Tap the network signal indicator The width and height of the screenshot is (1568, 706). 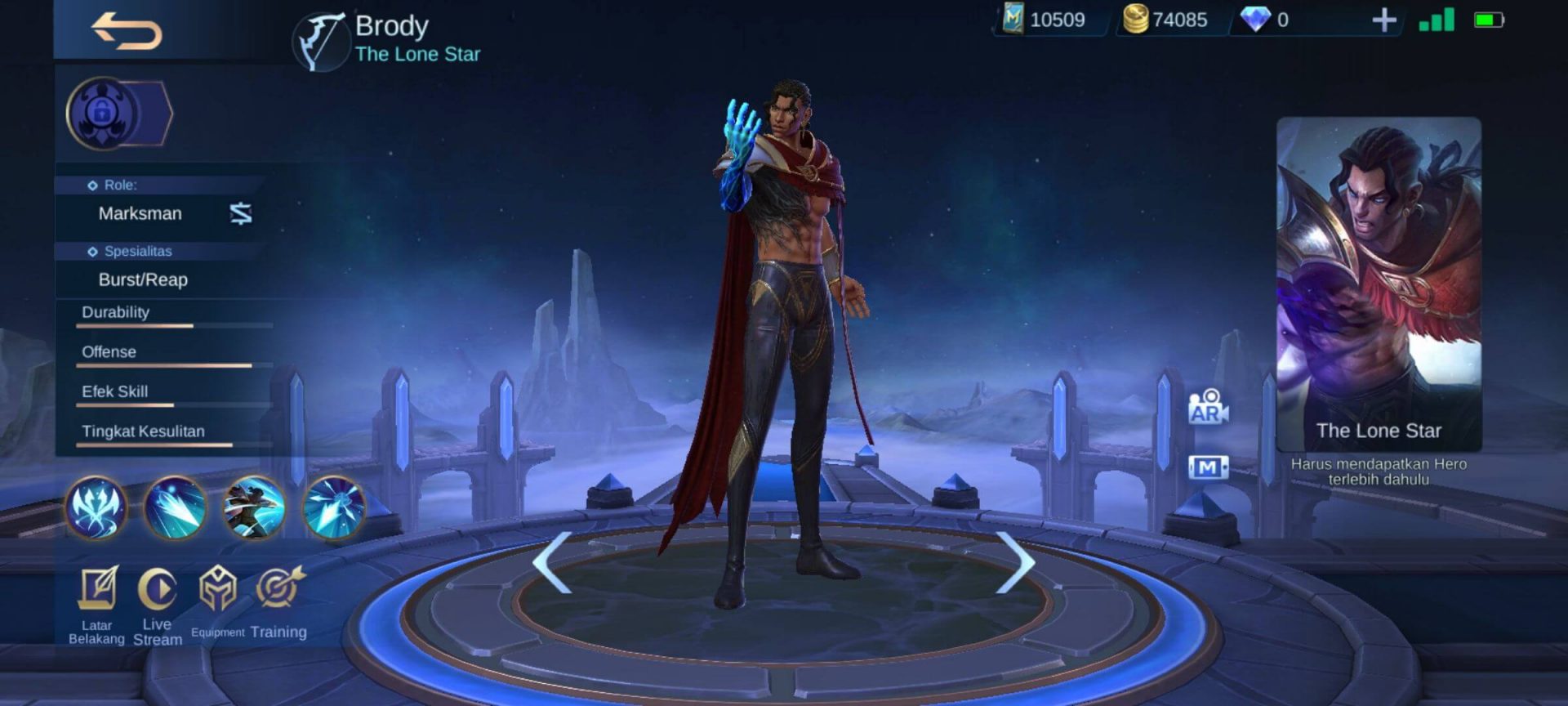click(x=1437, y=20)
